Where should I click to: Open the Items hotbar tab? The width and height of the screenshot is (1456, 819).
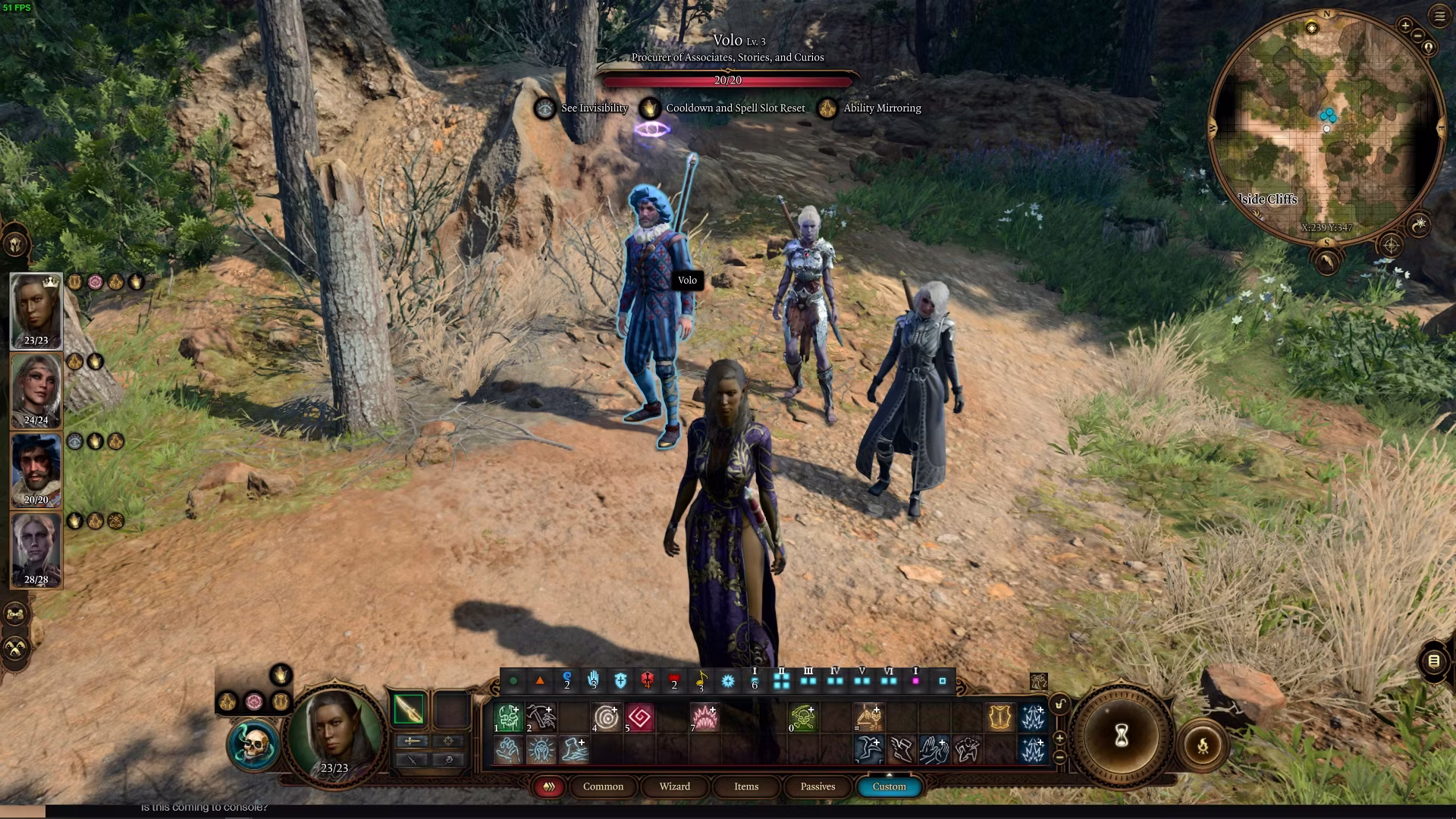[x=745, y=786]
